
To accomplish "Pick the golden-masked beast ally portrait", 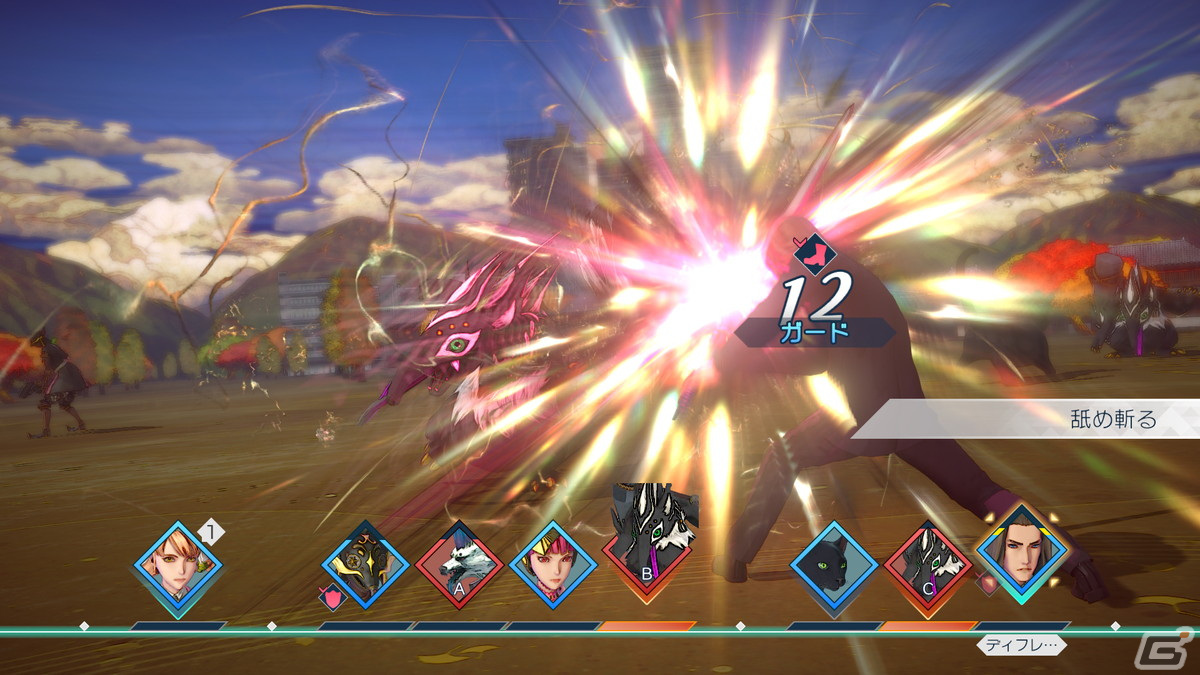I will tap(365, 566).
